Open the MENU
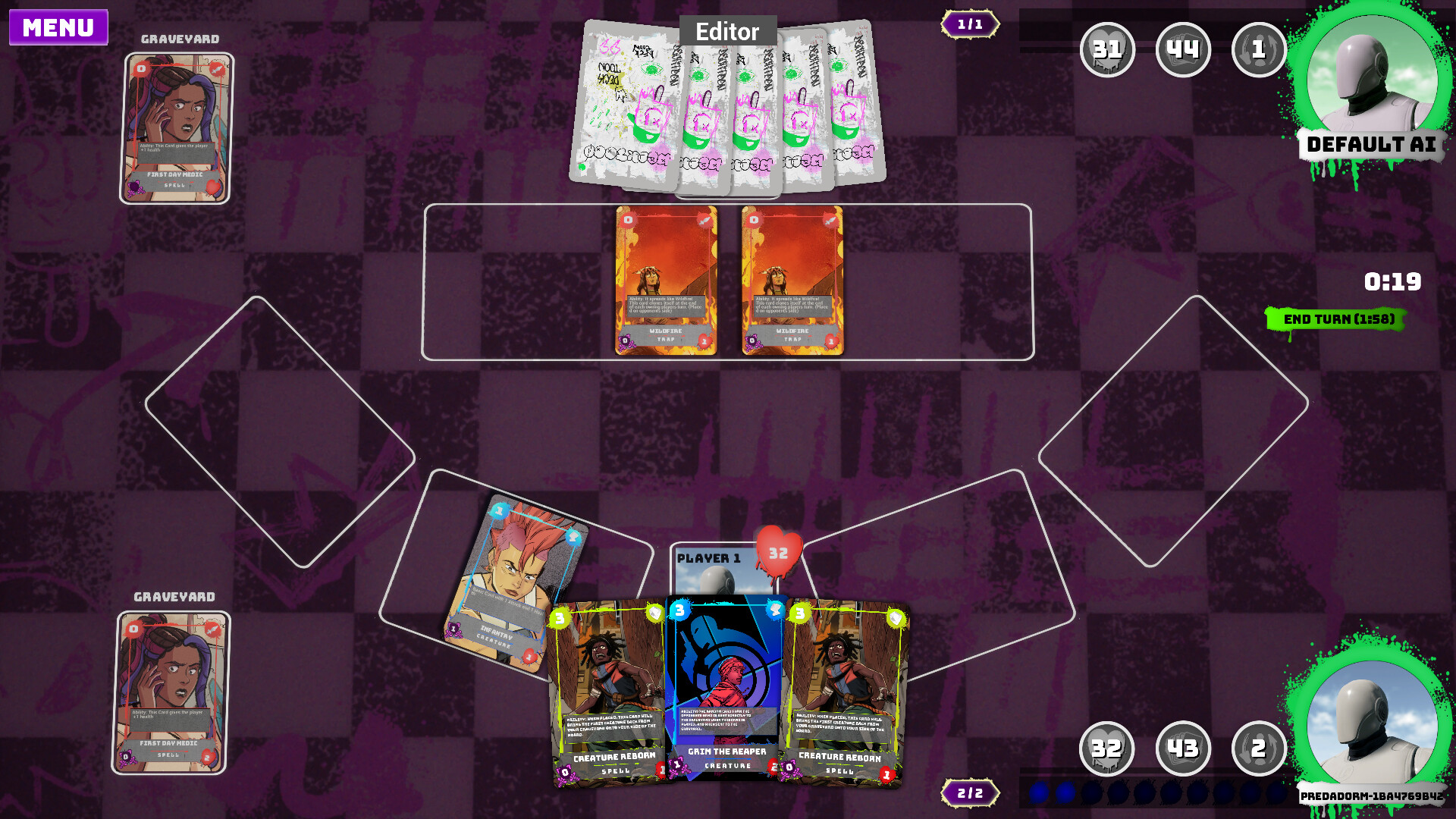Viewport: 1456px width, 819px height. pyautogui.click(x=58, y=28)
